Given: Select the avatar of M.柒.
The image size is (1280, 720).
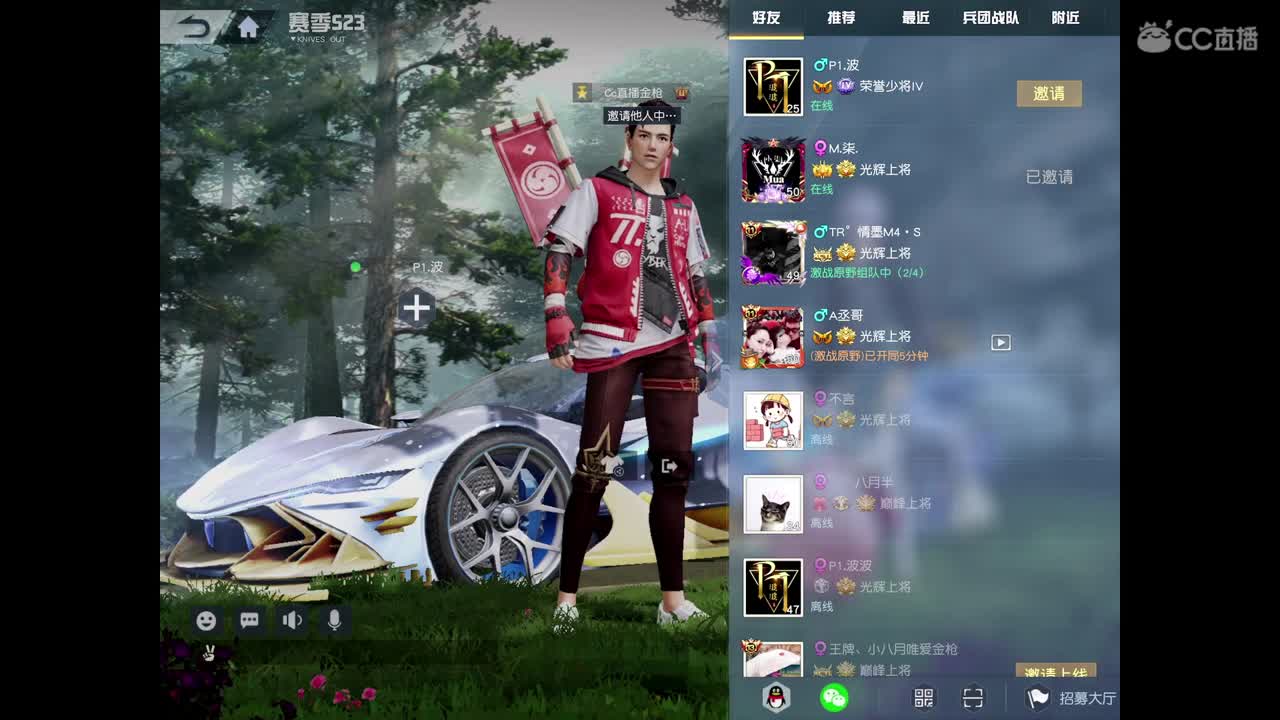Looking at the screenshot, I should tap(773, 170).
